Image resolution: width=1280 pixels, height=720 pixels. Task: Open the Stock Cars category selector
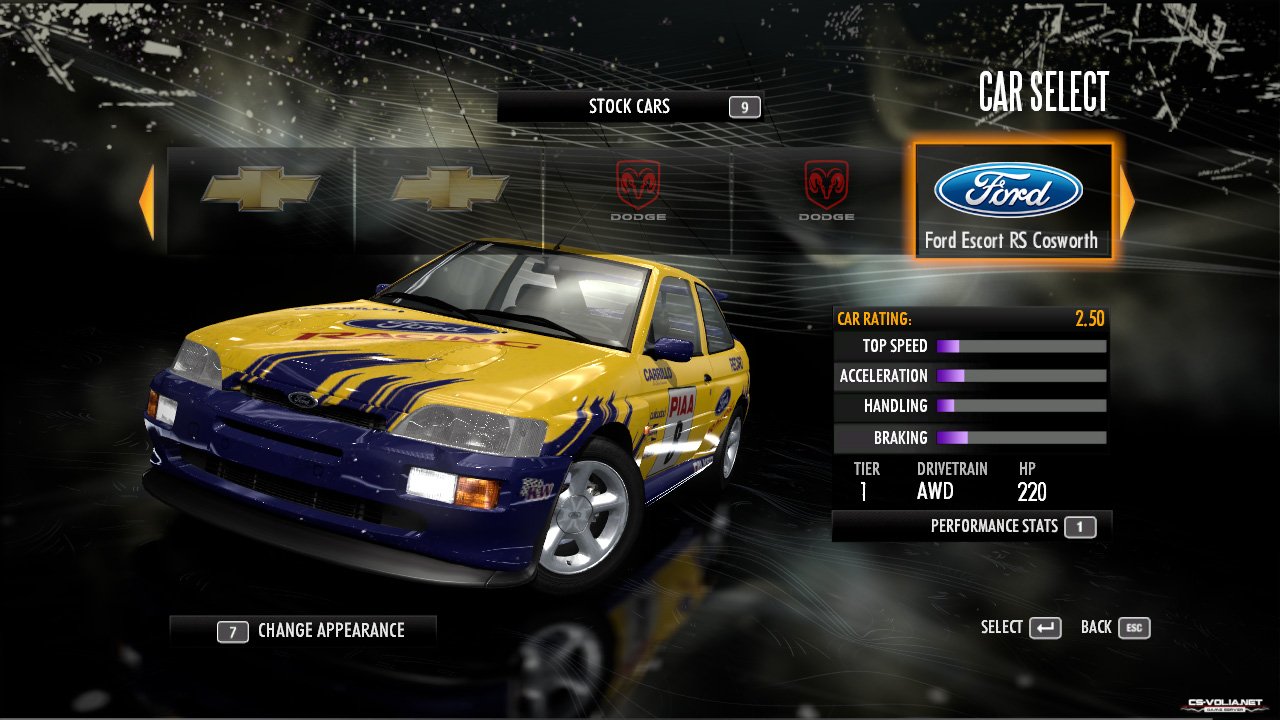click(x=630, y=107)
